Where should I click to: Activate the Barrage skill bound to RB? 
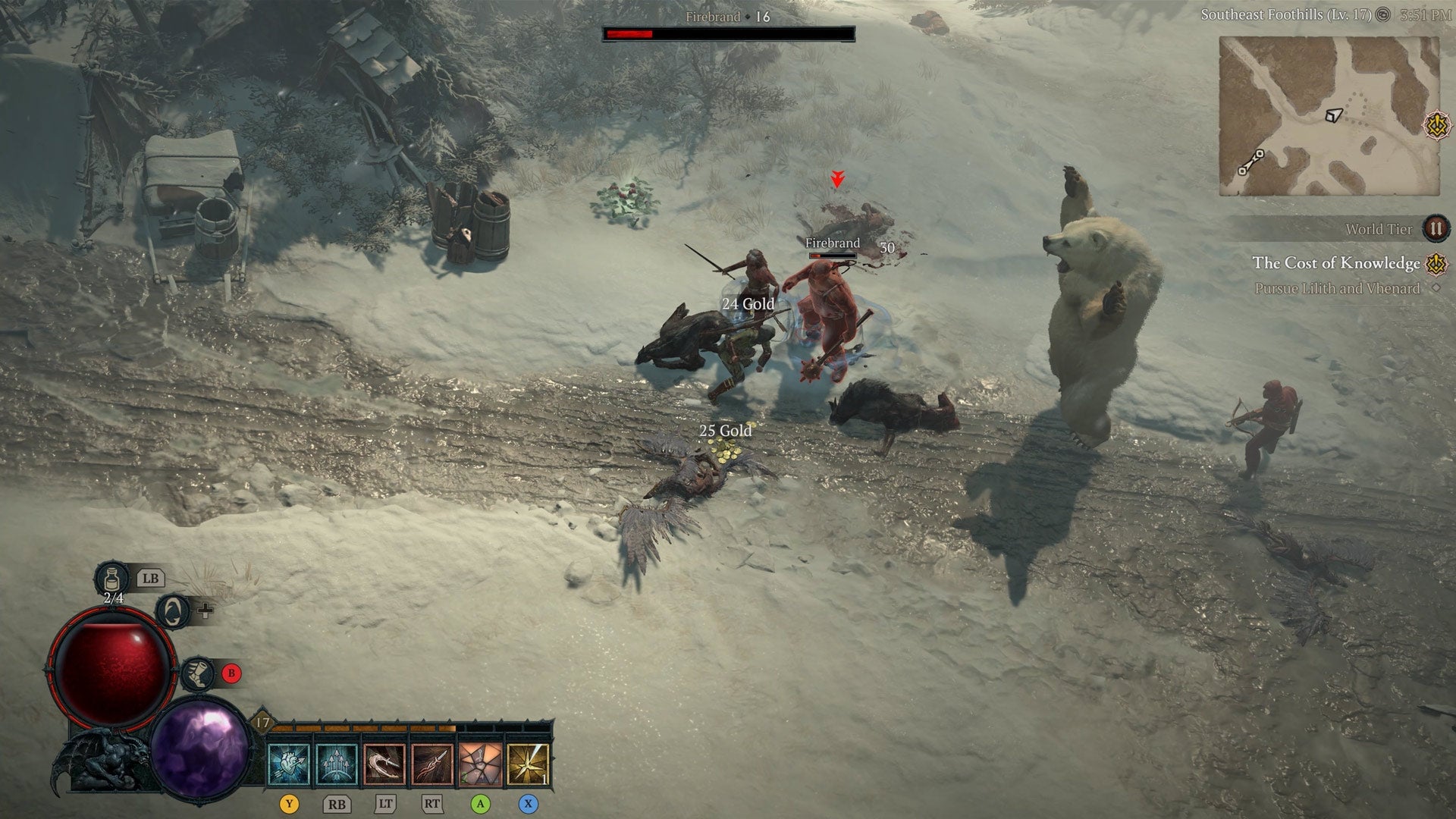[337, 765]
